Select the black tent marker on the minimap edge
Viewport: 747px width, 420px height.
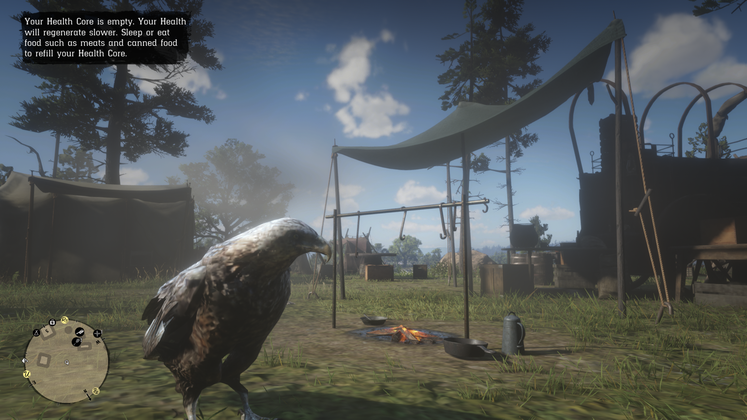pos(36,332)
